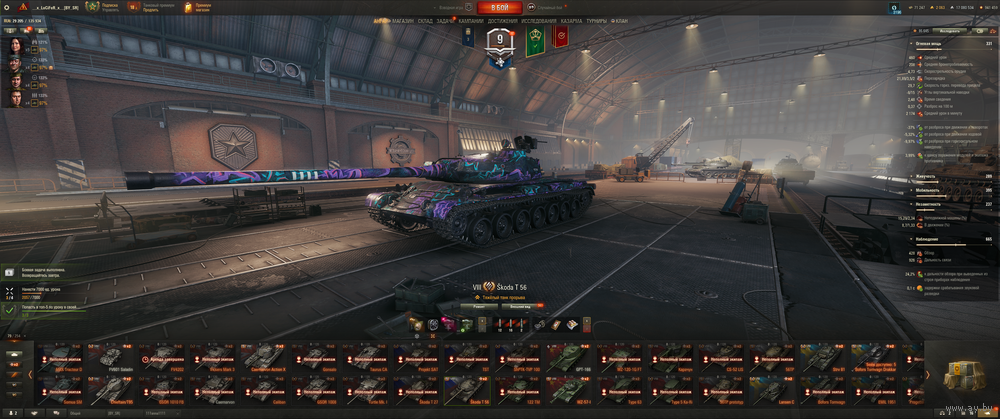The width and height of the screenshot is (1000, 419).
Task: Select the gun rammer equipment slot
Action: click(x=416, y=324)
